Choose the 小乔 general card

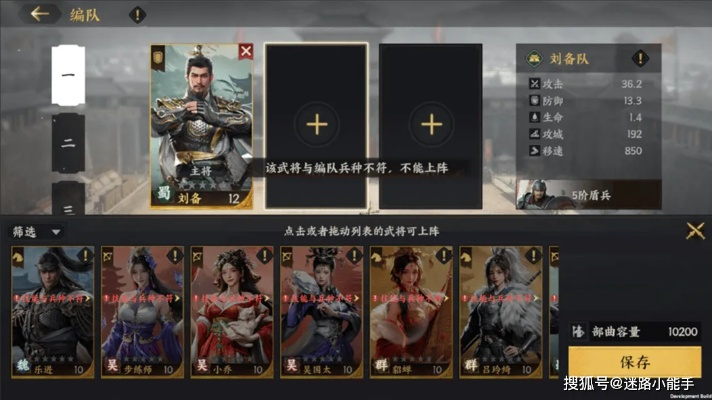231,312
